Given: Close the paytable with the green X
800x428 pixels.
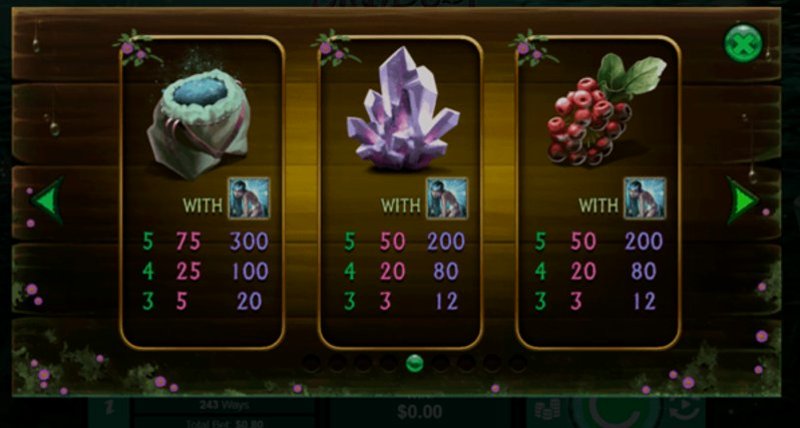Looking at the screenshot, I should click(743, 42).
